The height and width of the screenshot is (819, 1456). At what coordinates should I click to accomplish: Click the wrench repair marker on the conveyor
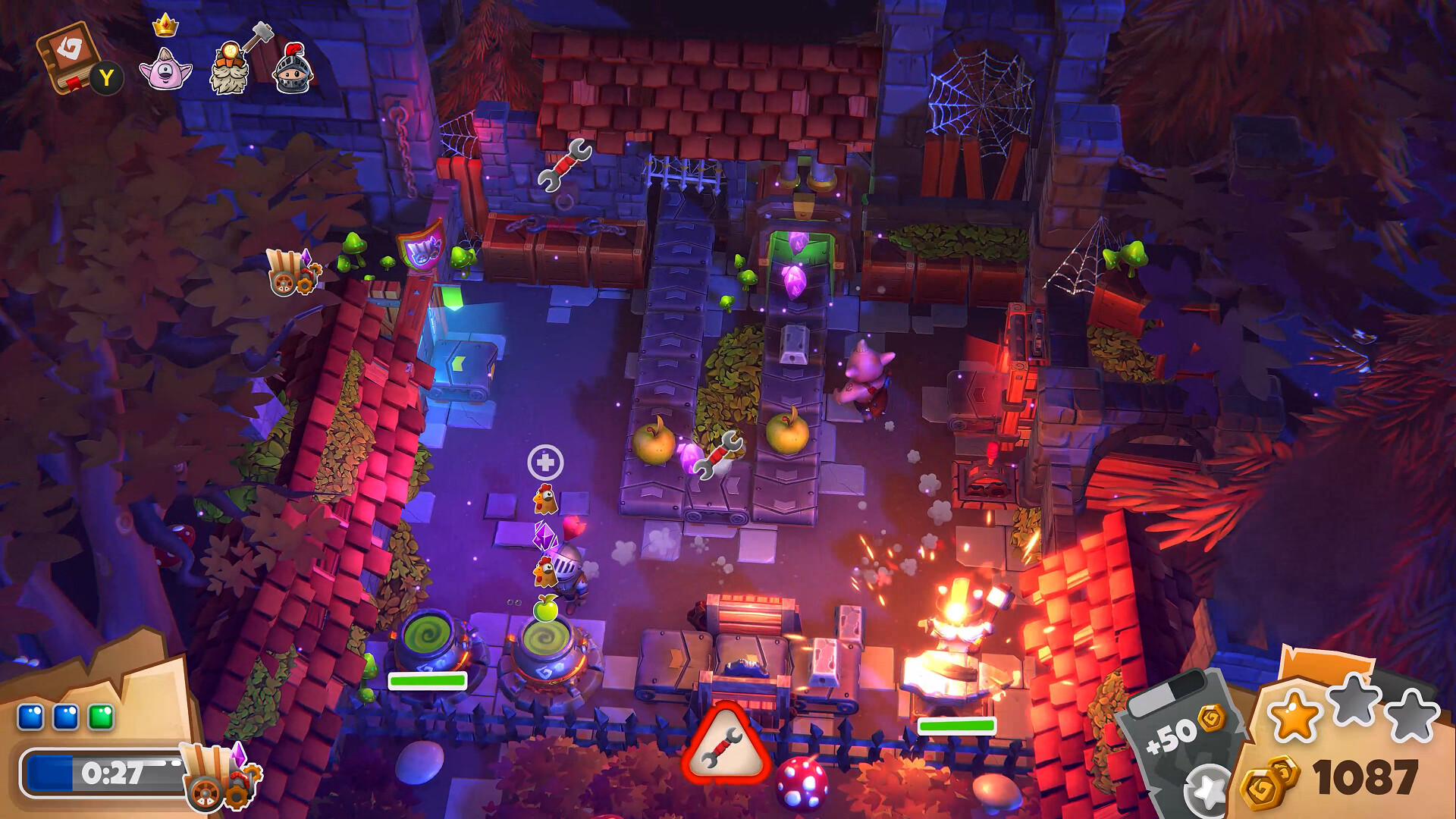tap(717, 455)
